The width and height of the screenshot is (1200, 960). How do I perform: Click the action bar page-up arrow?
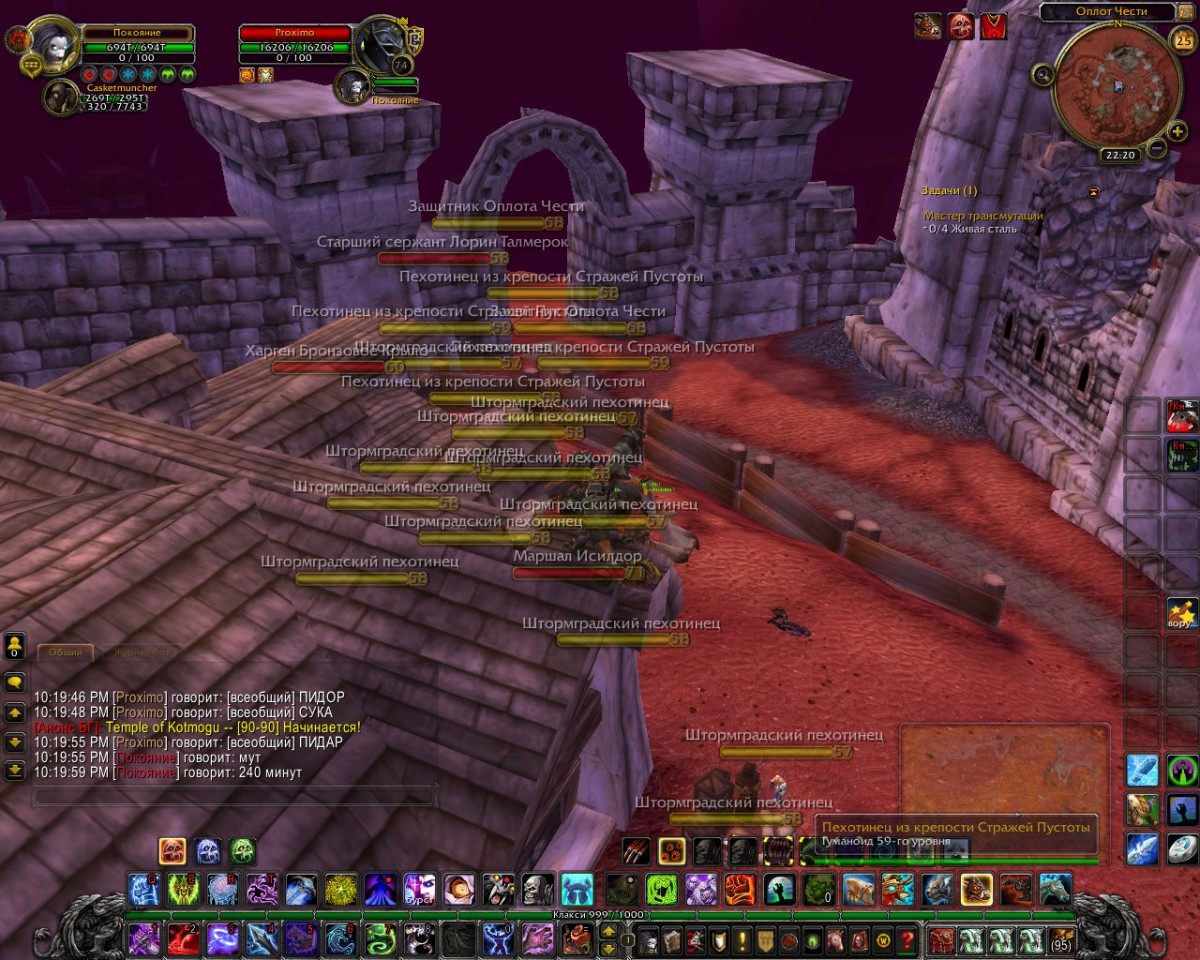[x=607, y=932]
